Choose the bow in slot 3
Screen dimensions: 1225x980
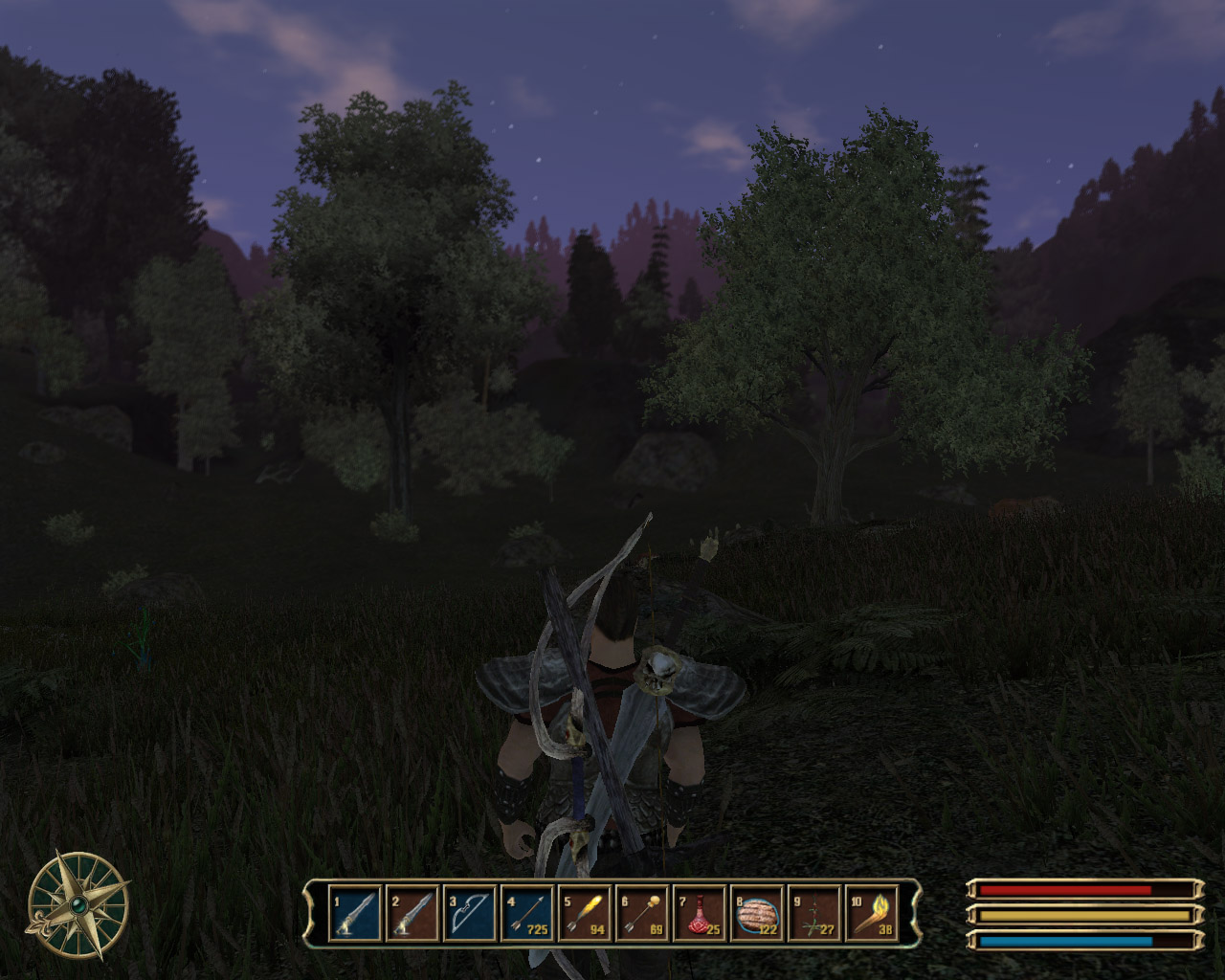click(x=470, y=914)
